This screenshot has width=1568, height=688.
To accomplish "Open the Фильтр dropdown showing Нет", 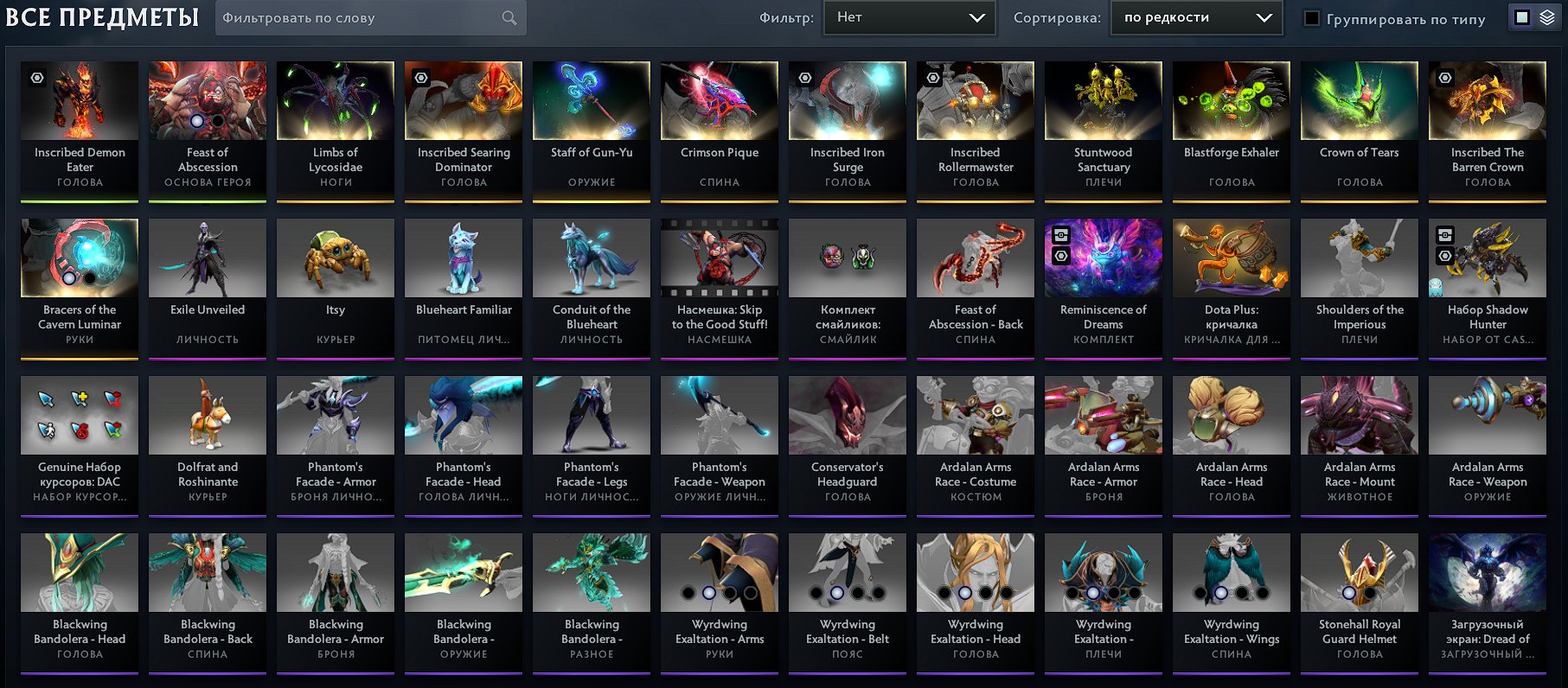I will pyautogui.click(x=909, y=16).
